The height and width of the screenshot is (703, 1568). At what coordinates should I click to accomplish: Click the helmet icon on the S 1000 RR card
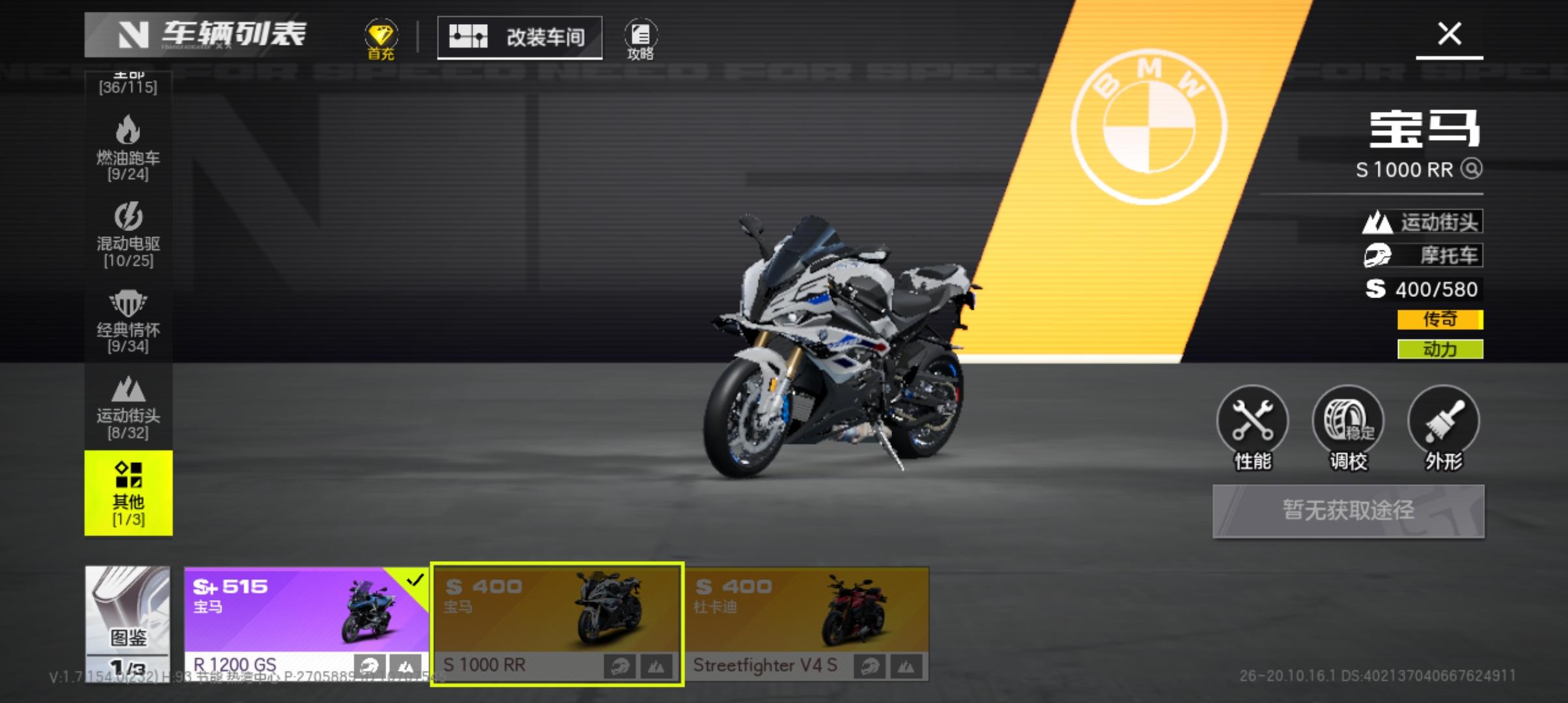621,665
